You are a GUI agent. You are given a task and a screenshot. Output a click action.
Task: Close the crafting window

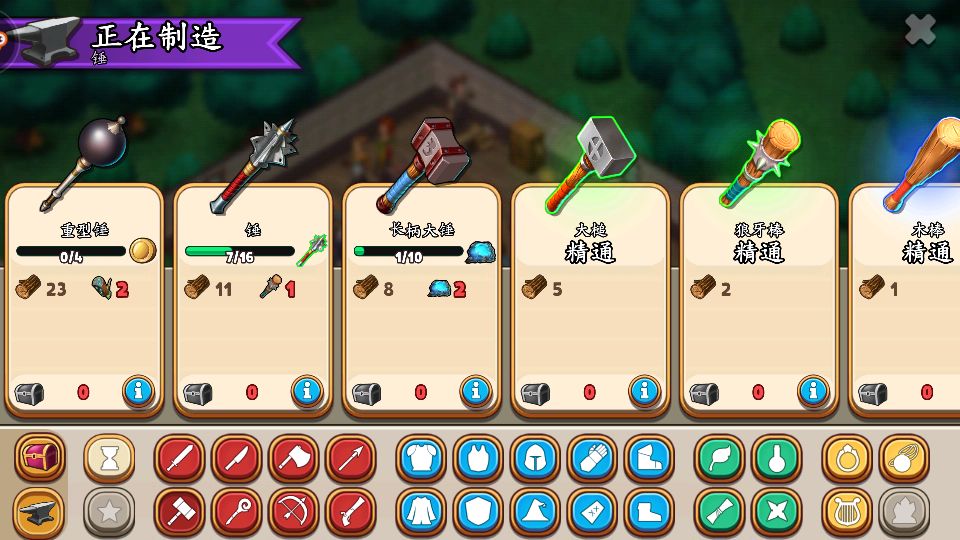pyautogui.click(x=920, y=30)
